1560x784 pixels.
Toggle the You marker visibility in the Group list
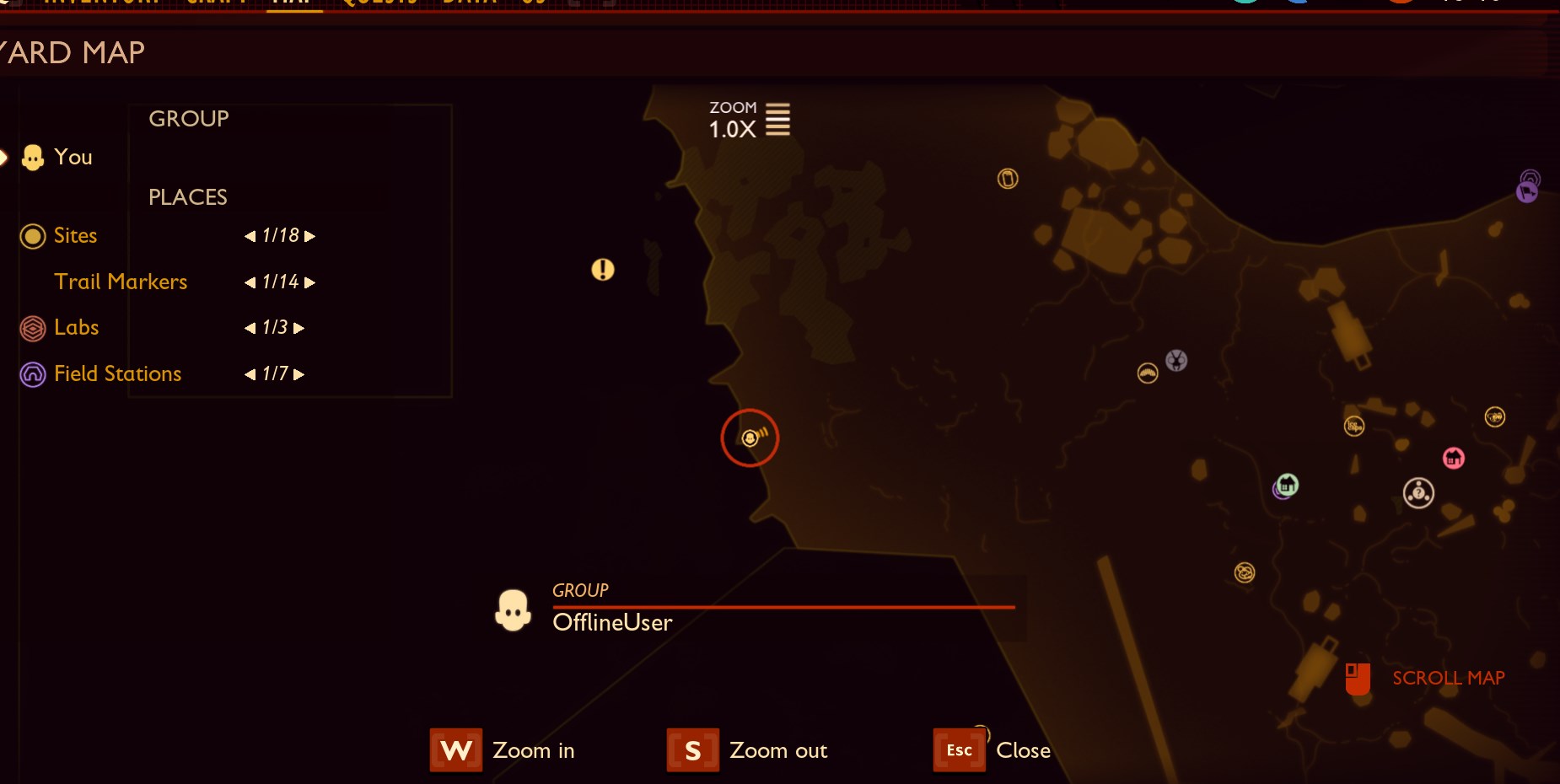coord(33,157)
